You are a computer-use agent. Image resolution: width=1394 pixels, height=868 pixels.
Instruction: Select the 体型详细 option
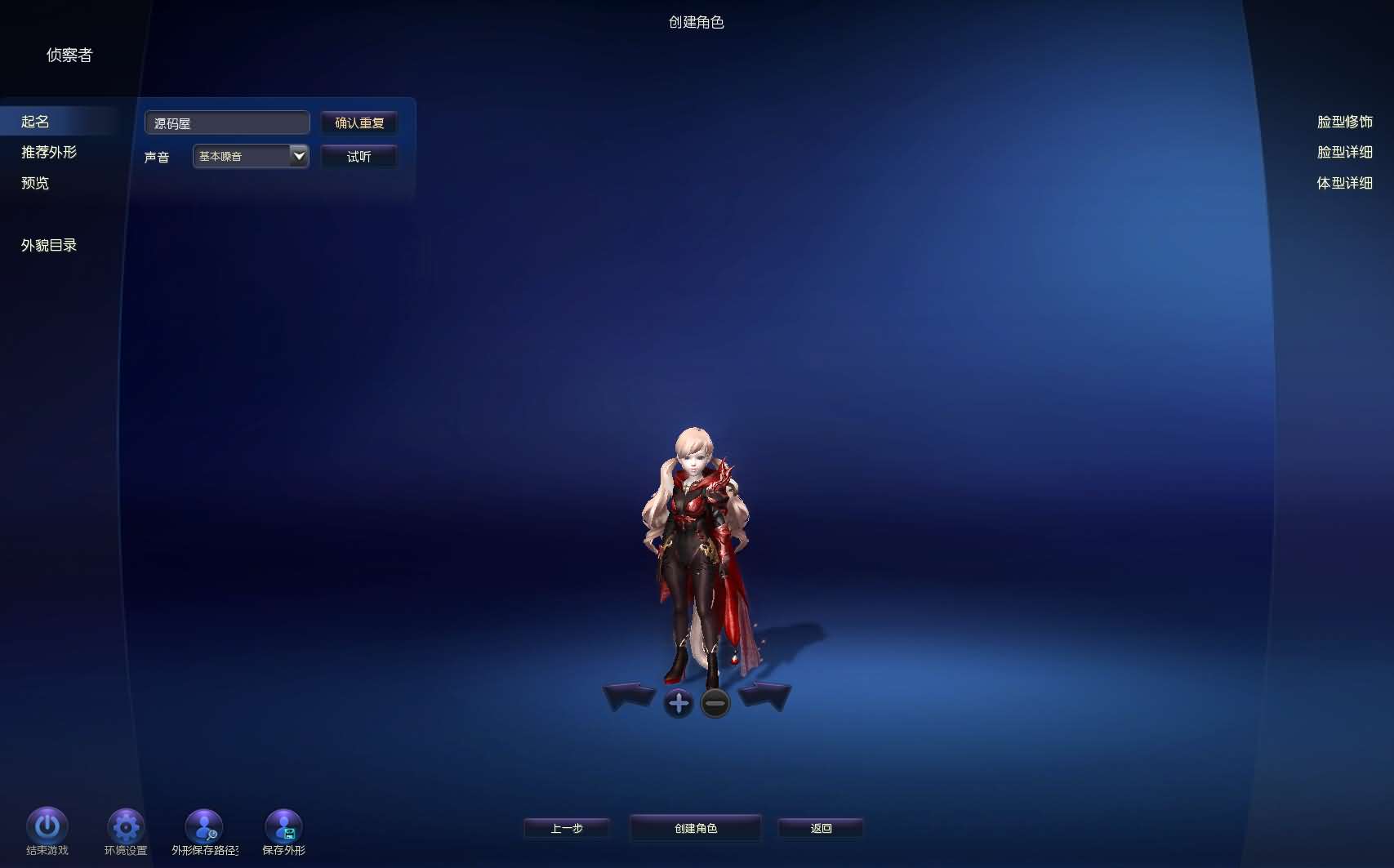coord(1345,183)
